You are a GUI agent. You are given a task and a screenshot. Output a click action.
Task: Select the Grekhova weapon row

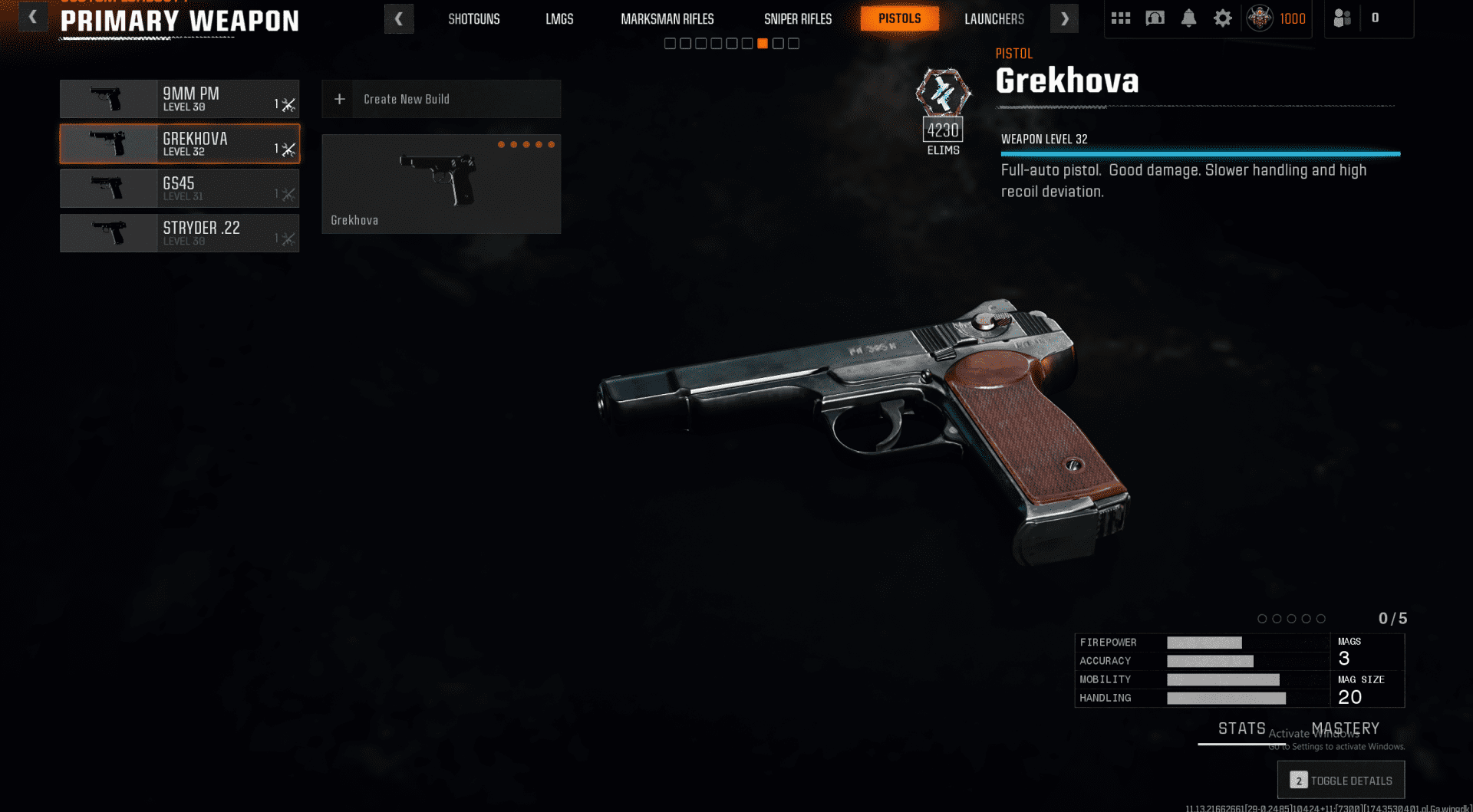point(180,143)
